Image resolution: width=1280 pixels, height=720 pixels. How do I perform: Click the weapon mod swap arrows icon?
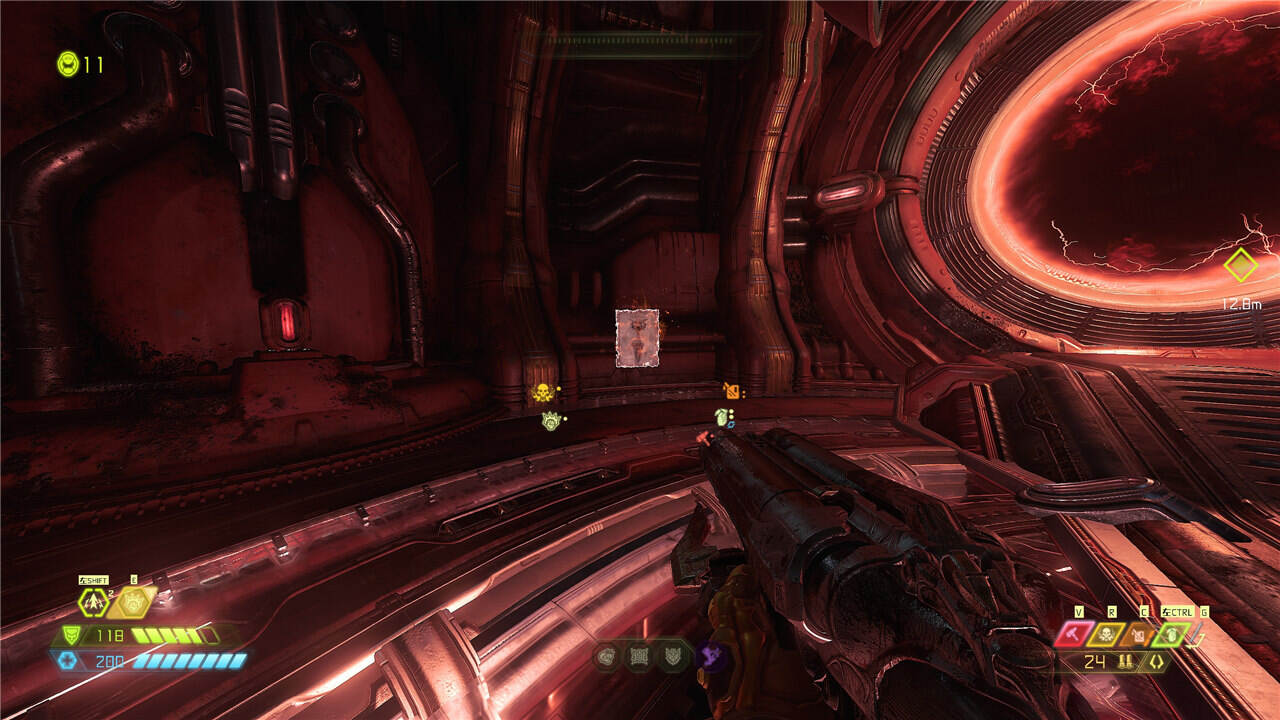(x=1156, y=661)
